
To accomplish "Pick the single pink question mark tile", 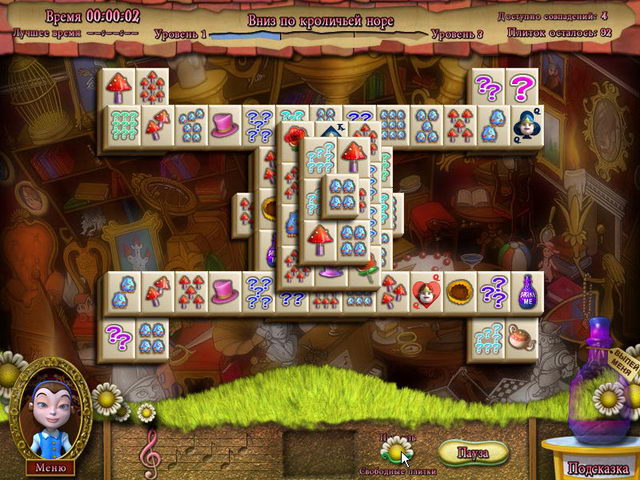I will [521, 88].
